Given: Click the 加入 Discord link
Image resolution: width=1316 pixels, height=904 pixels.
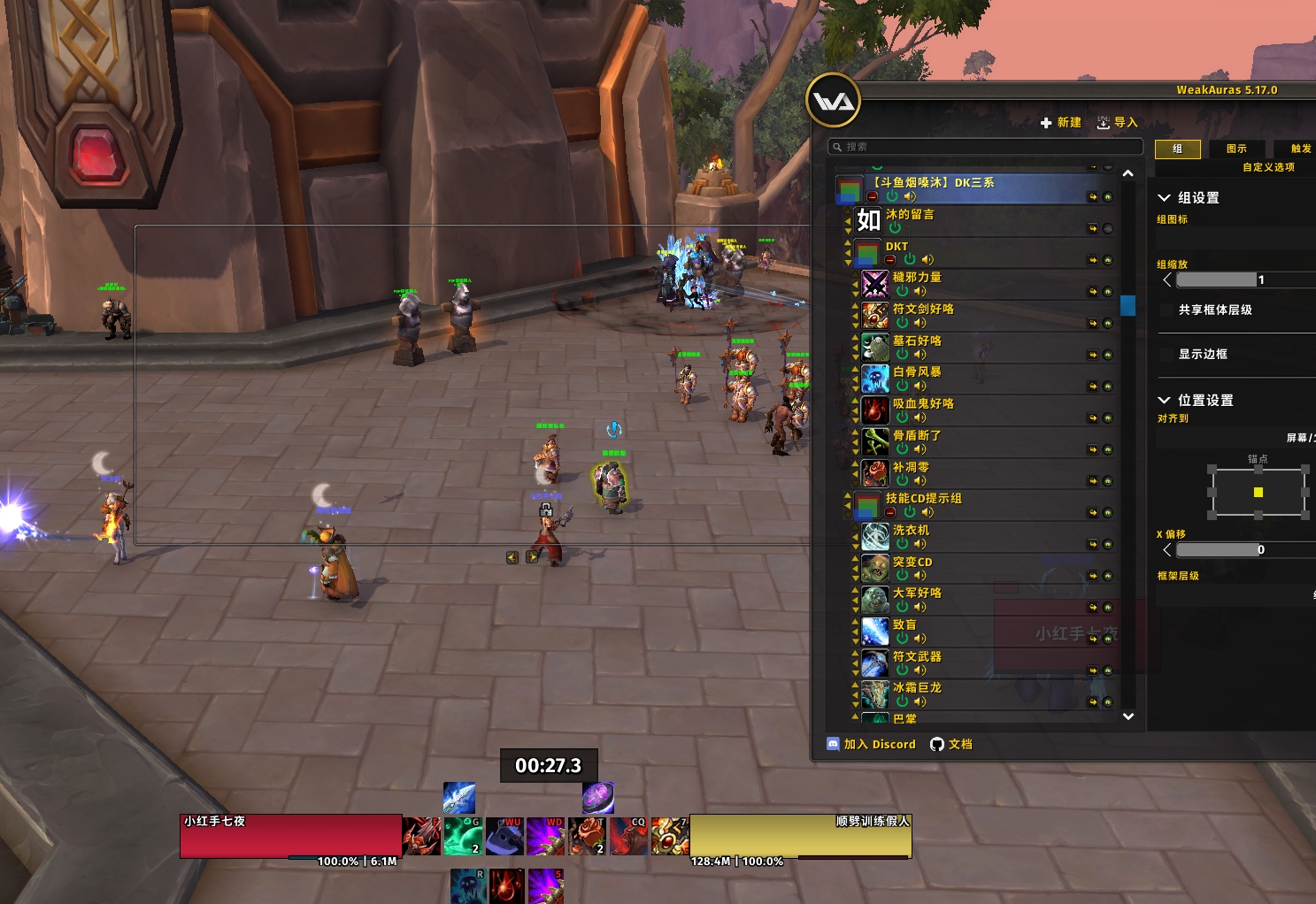Looking at the screenshot, I should [x=872, y=745].
